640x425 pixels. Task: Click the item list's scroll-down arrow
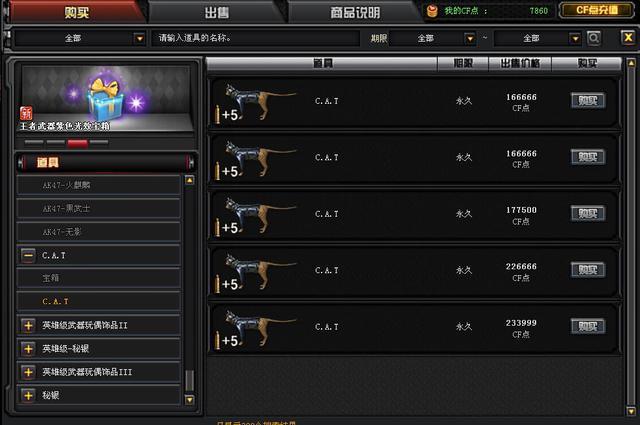190,398
